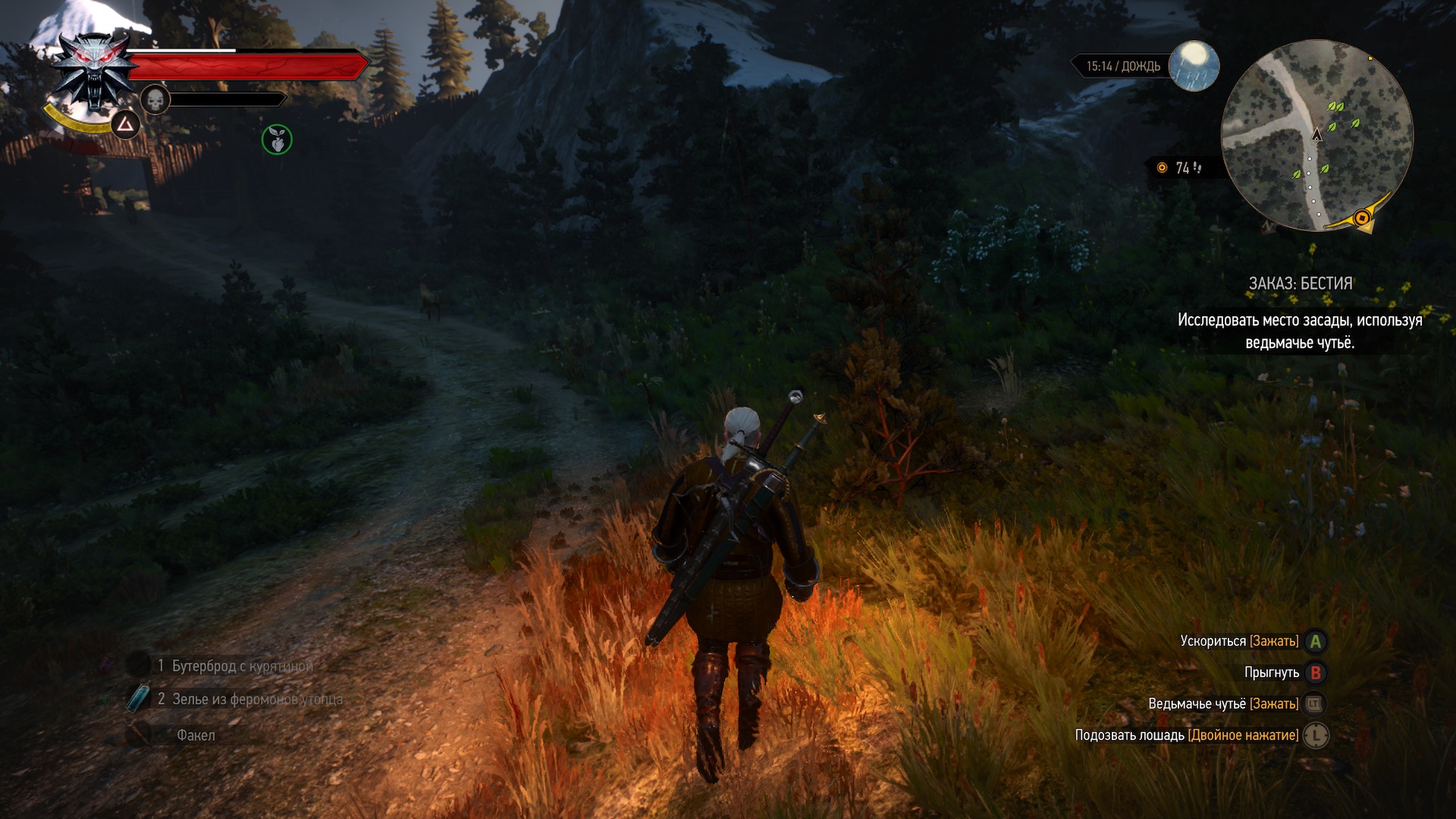Use the "Бутерброд с курятиной" quick slot
This screenshot has width=1456, height=819.
click(235, 666)
